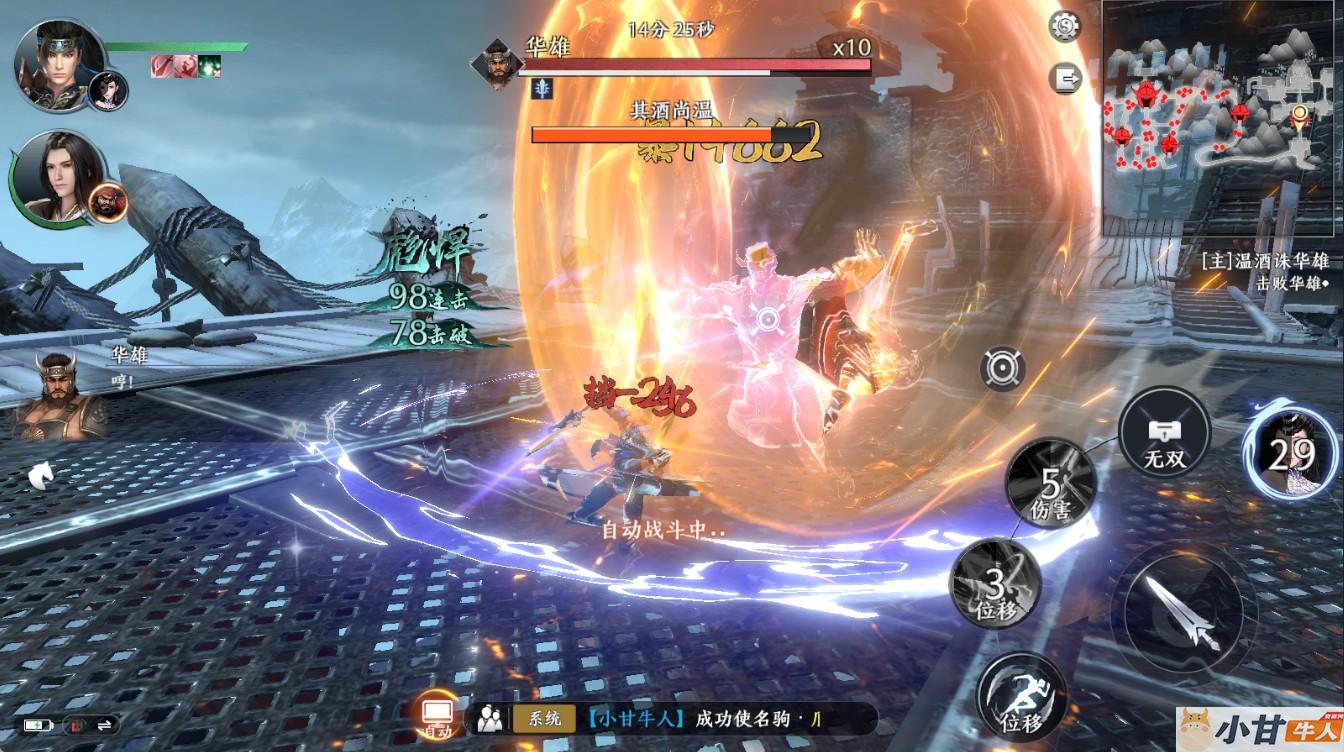Select the 华雄 boss portrait at top
1344x752 pixels.
pos(498,64)
